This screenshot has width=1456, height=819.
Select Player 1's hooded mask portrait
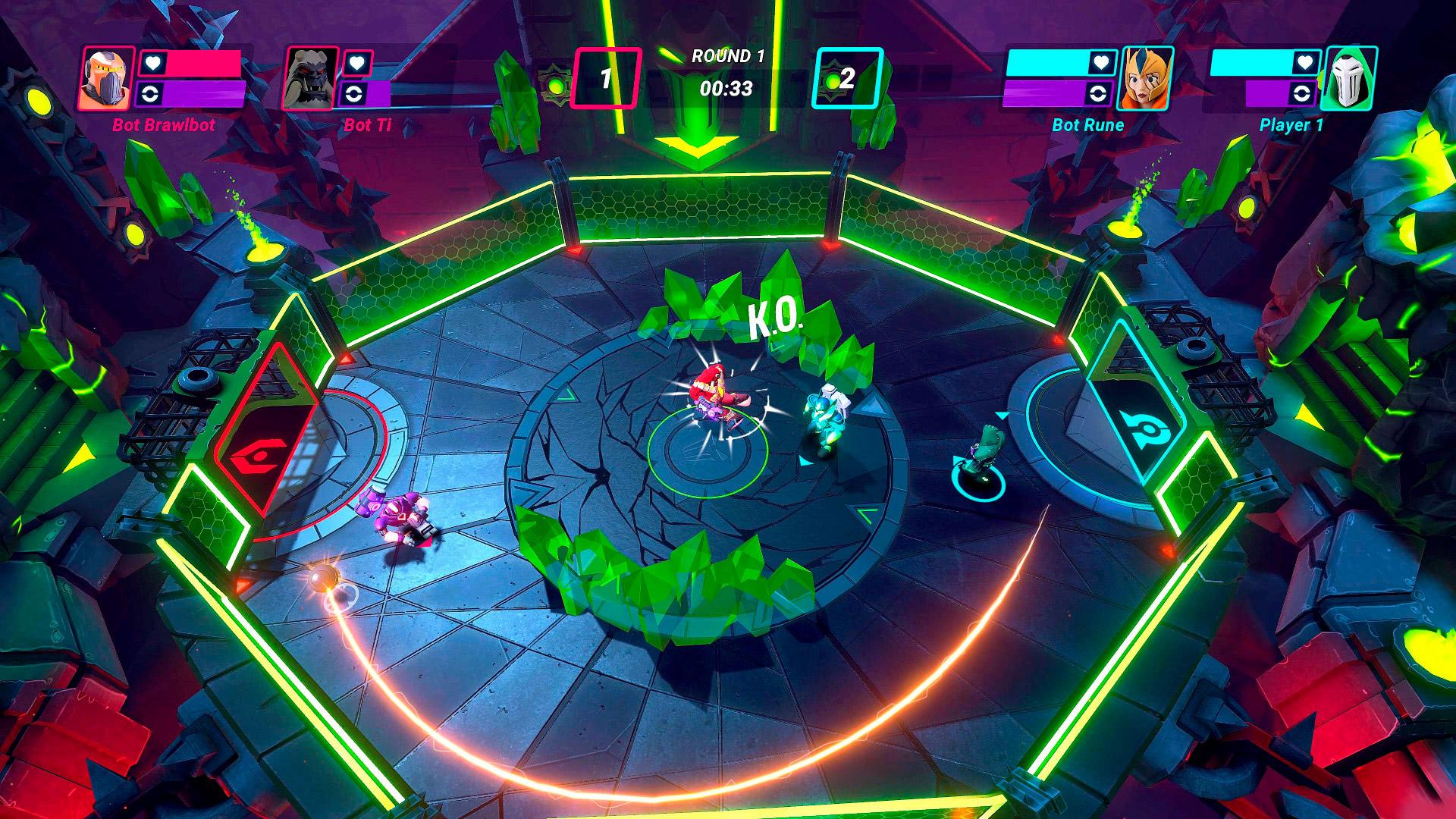[x=1348, y=78]
